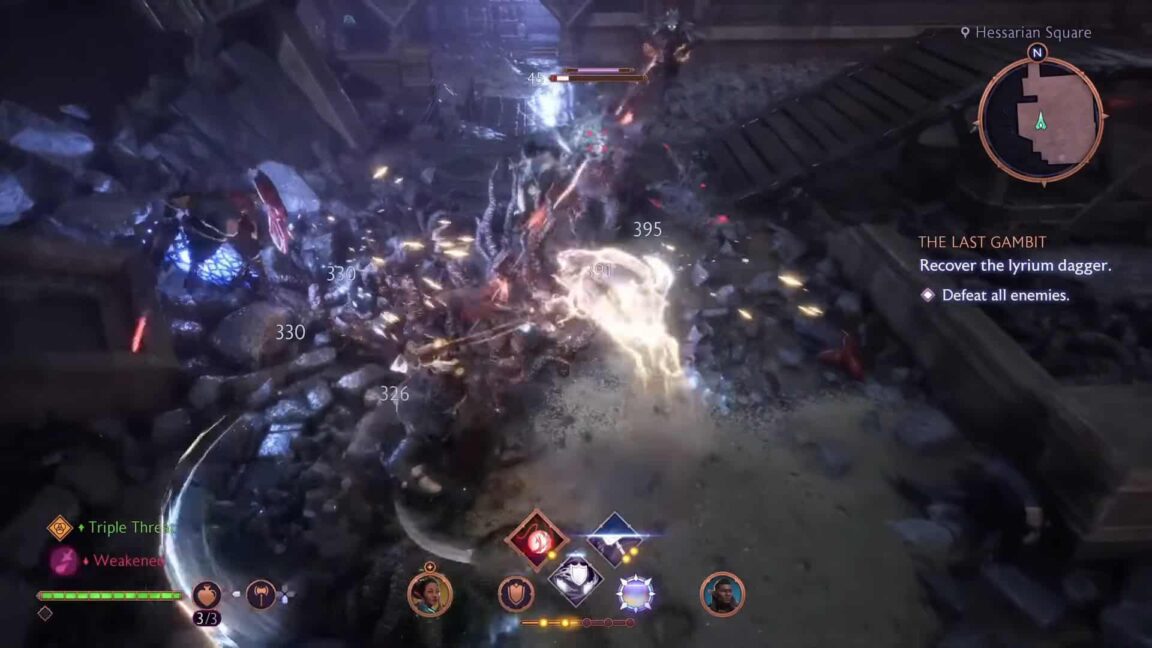Screen dimensions: 1152x648
Task: Use the healing potion icon
Action: [x=207, y=595]
